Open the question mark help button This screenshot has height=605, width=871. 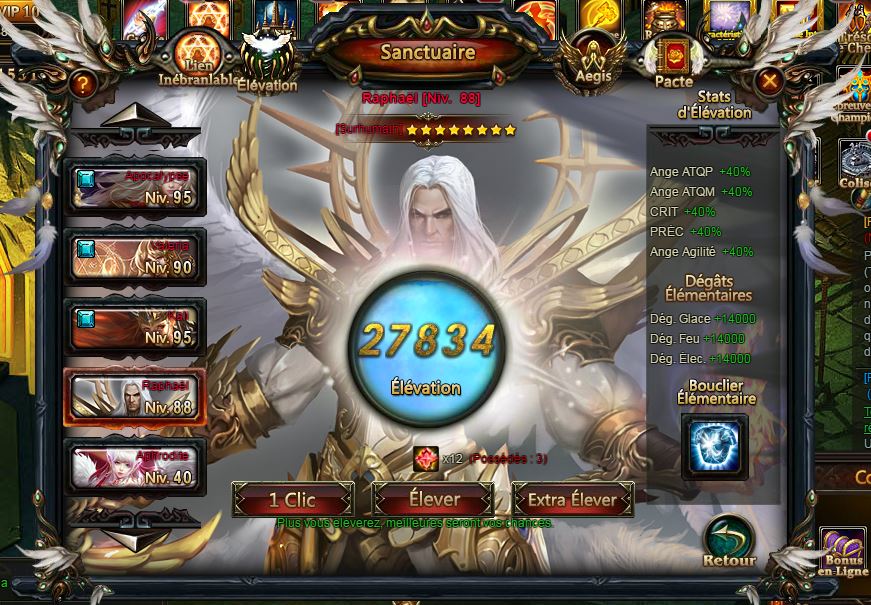point(83,84)
